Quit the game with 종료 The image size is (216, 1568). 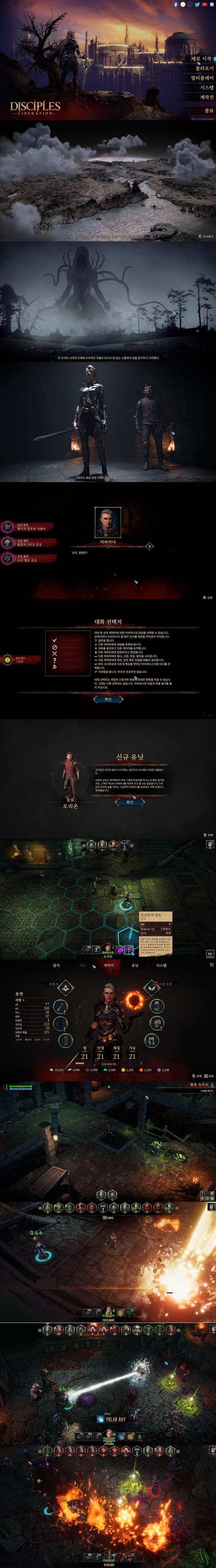click(209, 111)
